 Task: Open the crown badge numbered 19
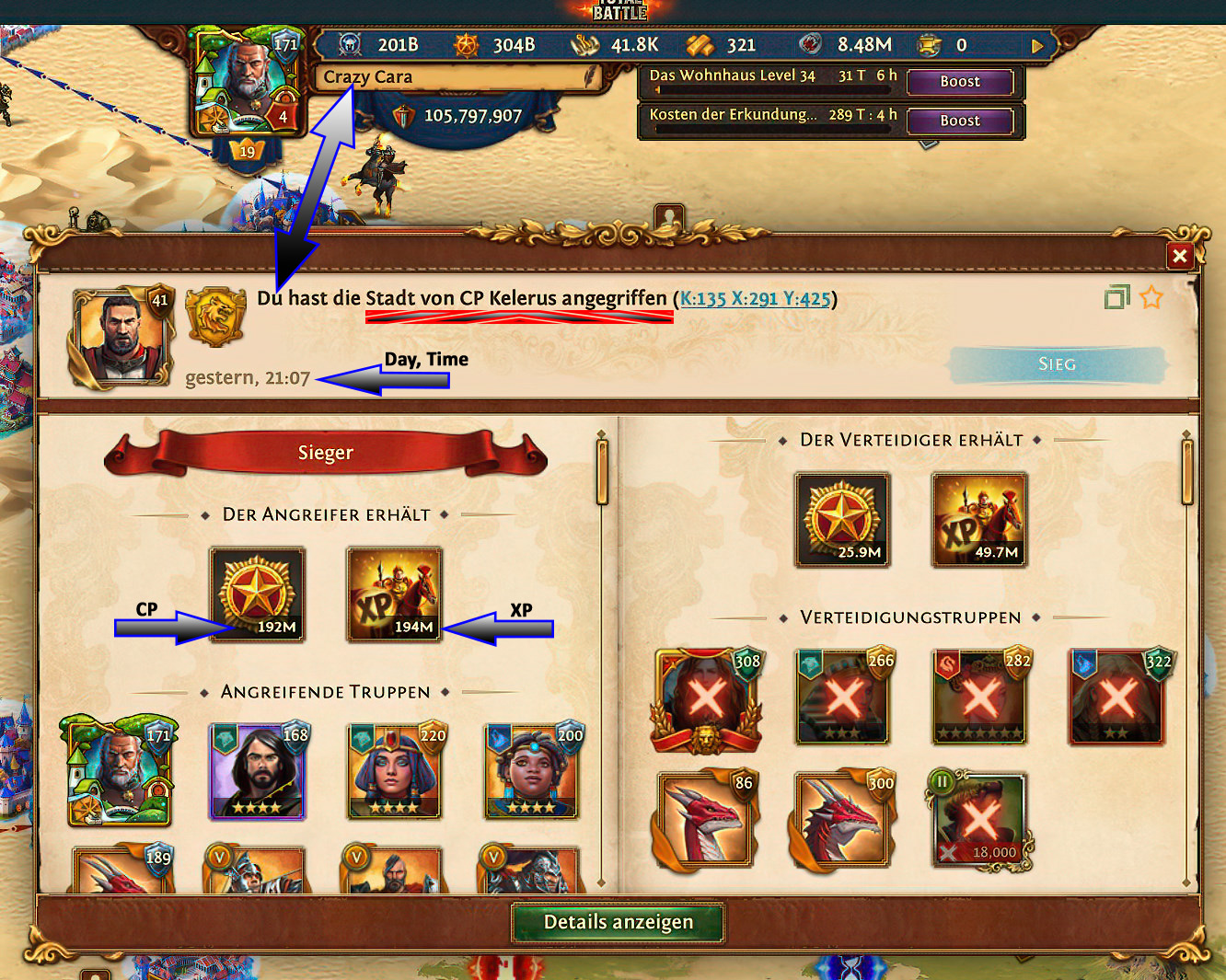coord(247,151)
